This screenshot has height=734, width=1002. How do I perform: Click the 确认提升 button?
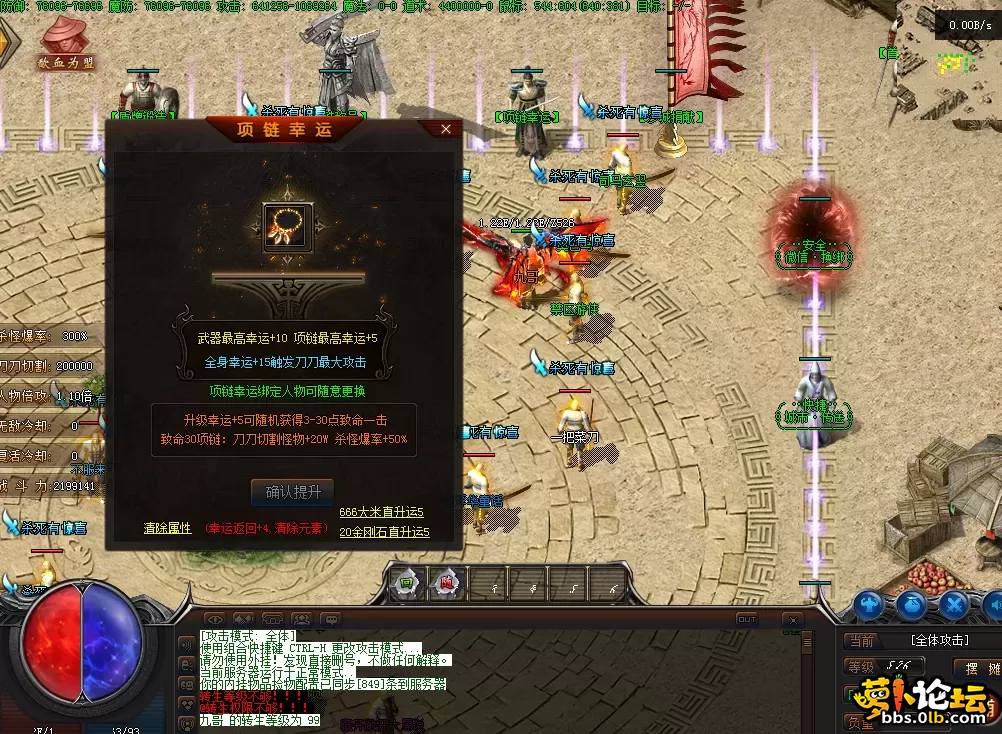click(292, 492)
